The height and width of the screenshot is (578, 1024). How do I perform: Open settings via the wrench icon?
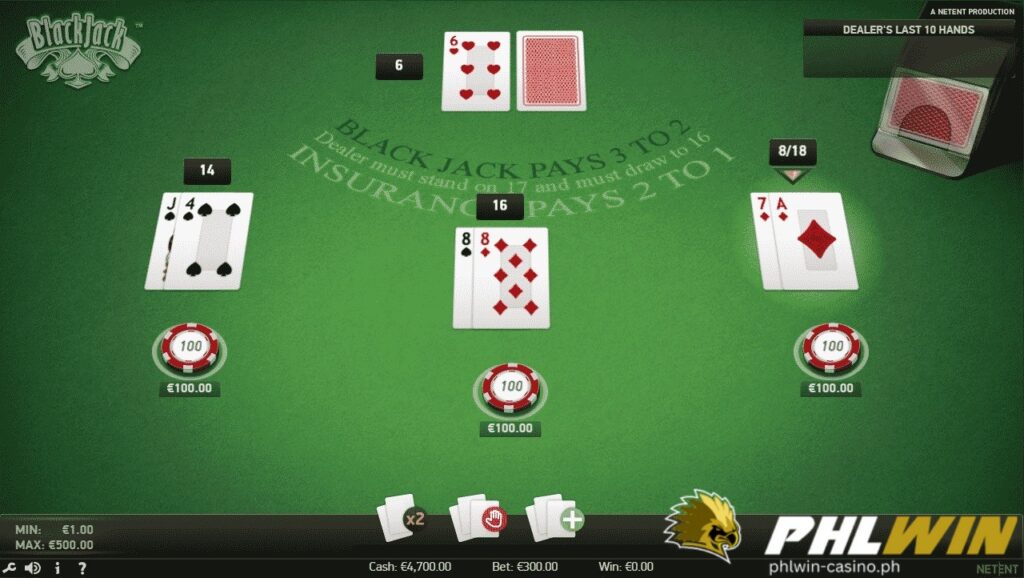(x=9, y=568)
